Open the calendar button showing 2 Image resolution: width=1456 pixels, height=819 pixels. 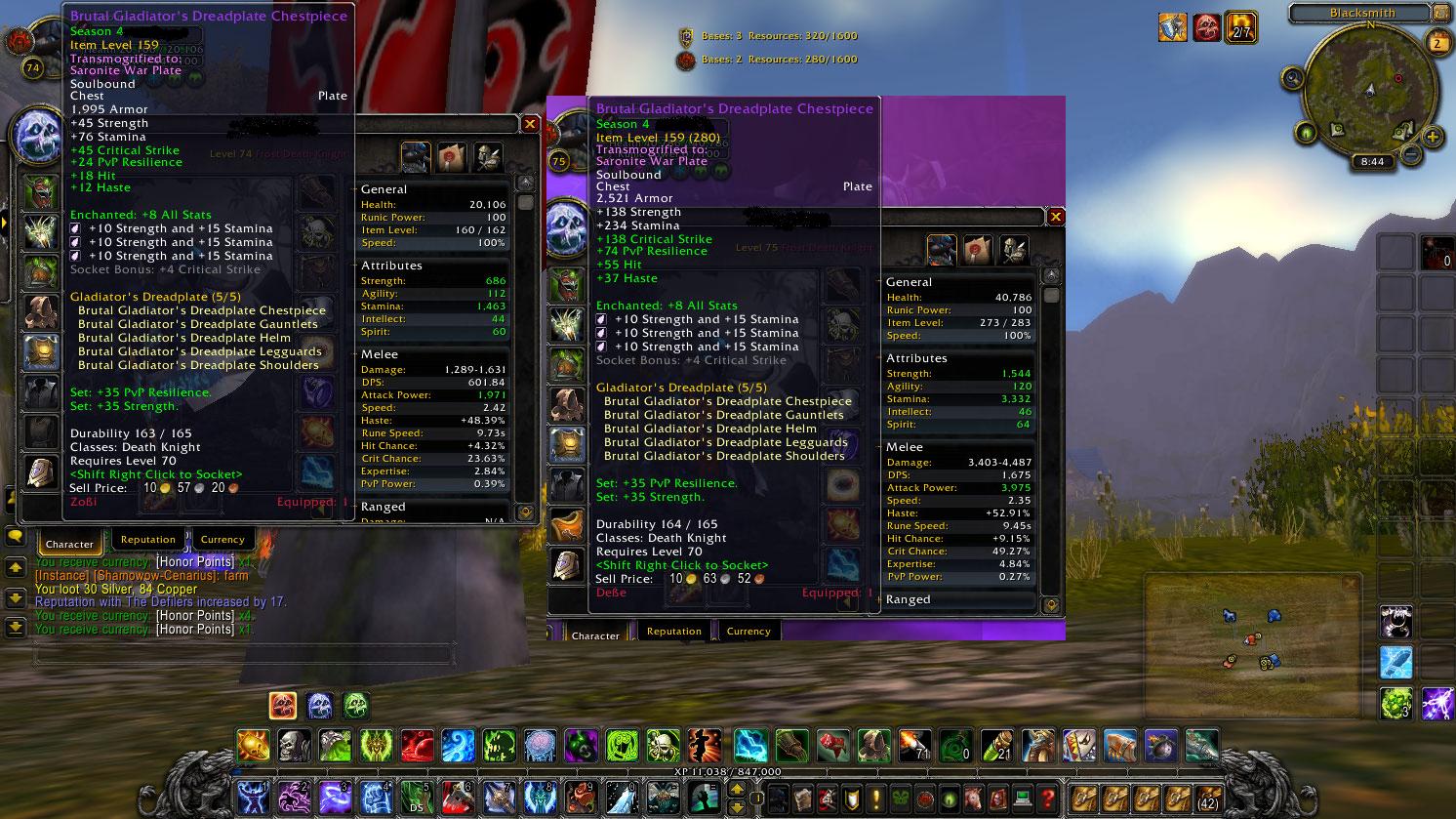[x=1438, y=43]
